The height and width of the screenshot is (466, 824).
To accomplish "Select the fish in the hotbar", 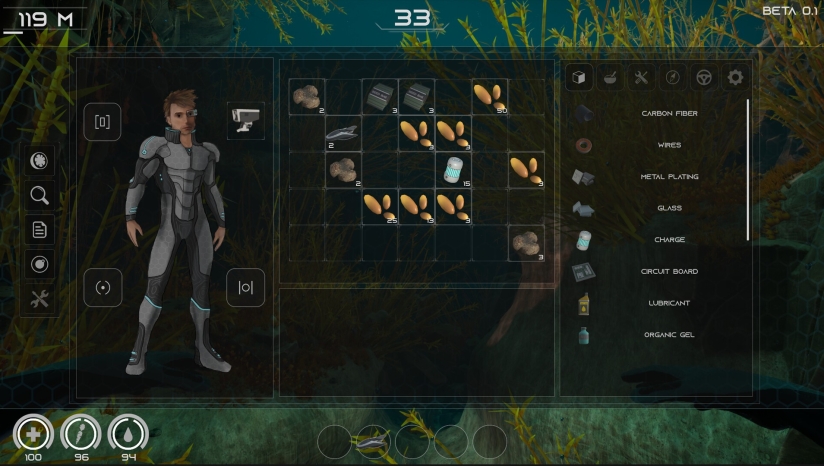I will [x=373, y=441].
